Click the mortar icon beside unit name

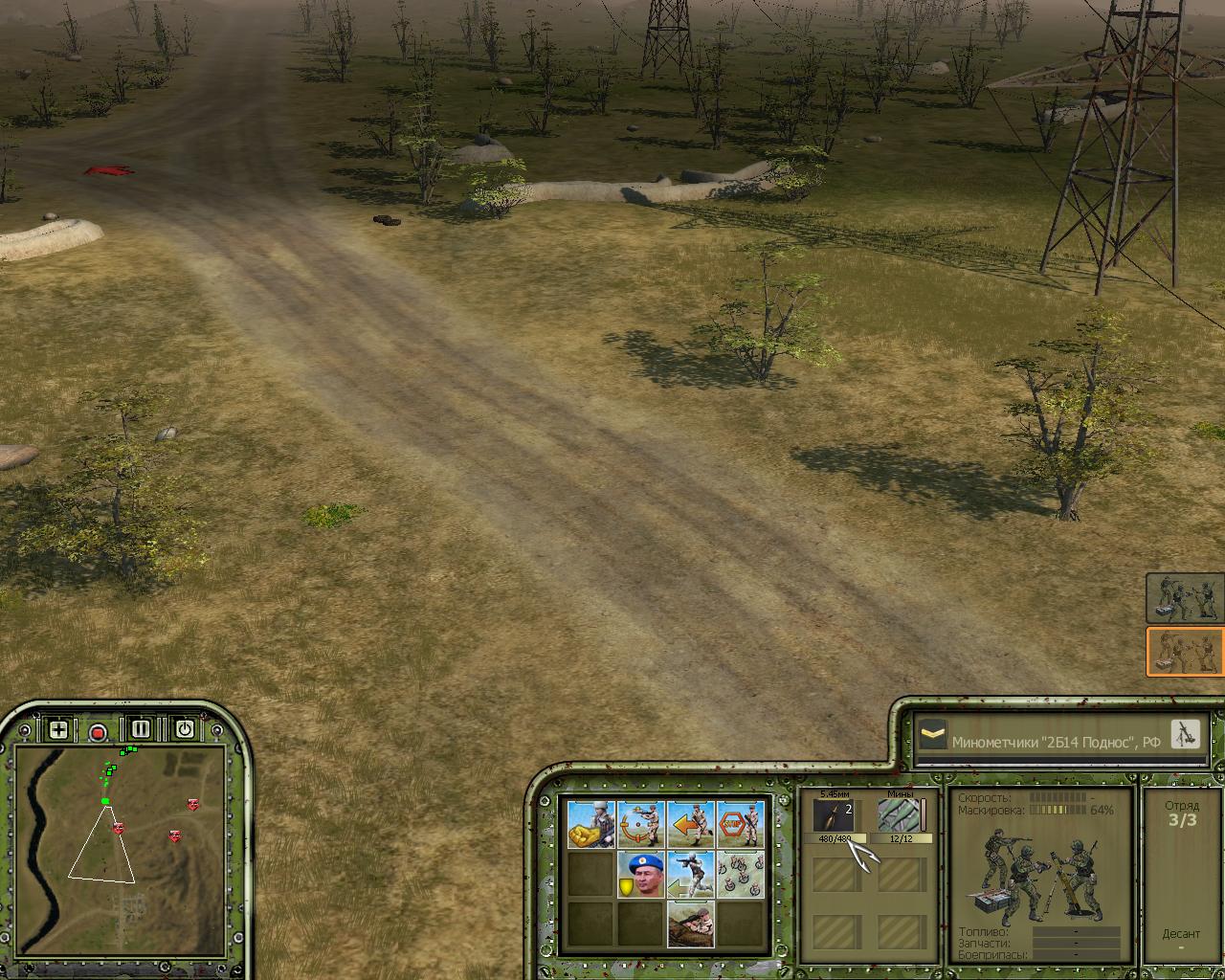pyautogui.click(x=1185, y=734)
